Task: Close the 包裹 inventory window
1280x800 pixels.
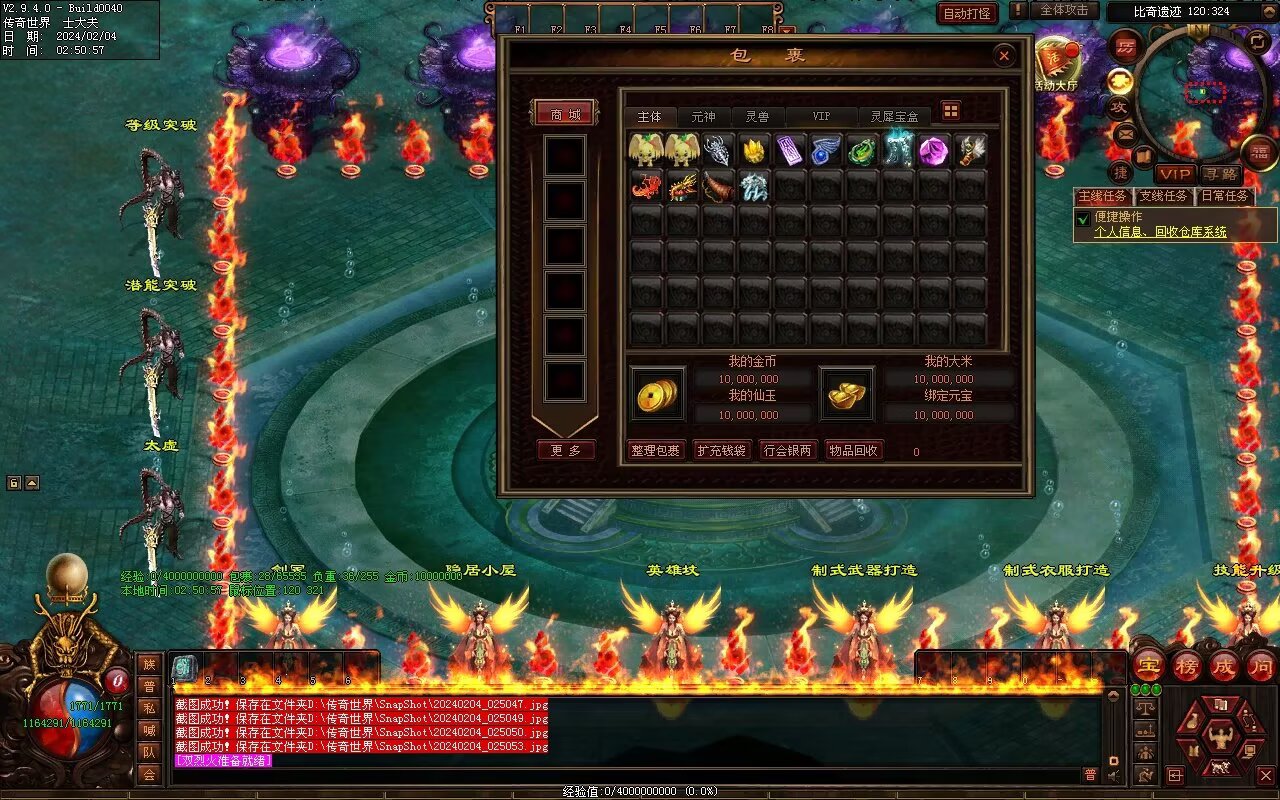Action: click(1004, 57)
